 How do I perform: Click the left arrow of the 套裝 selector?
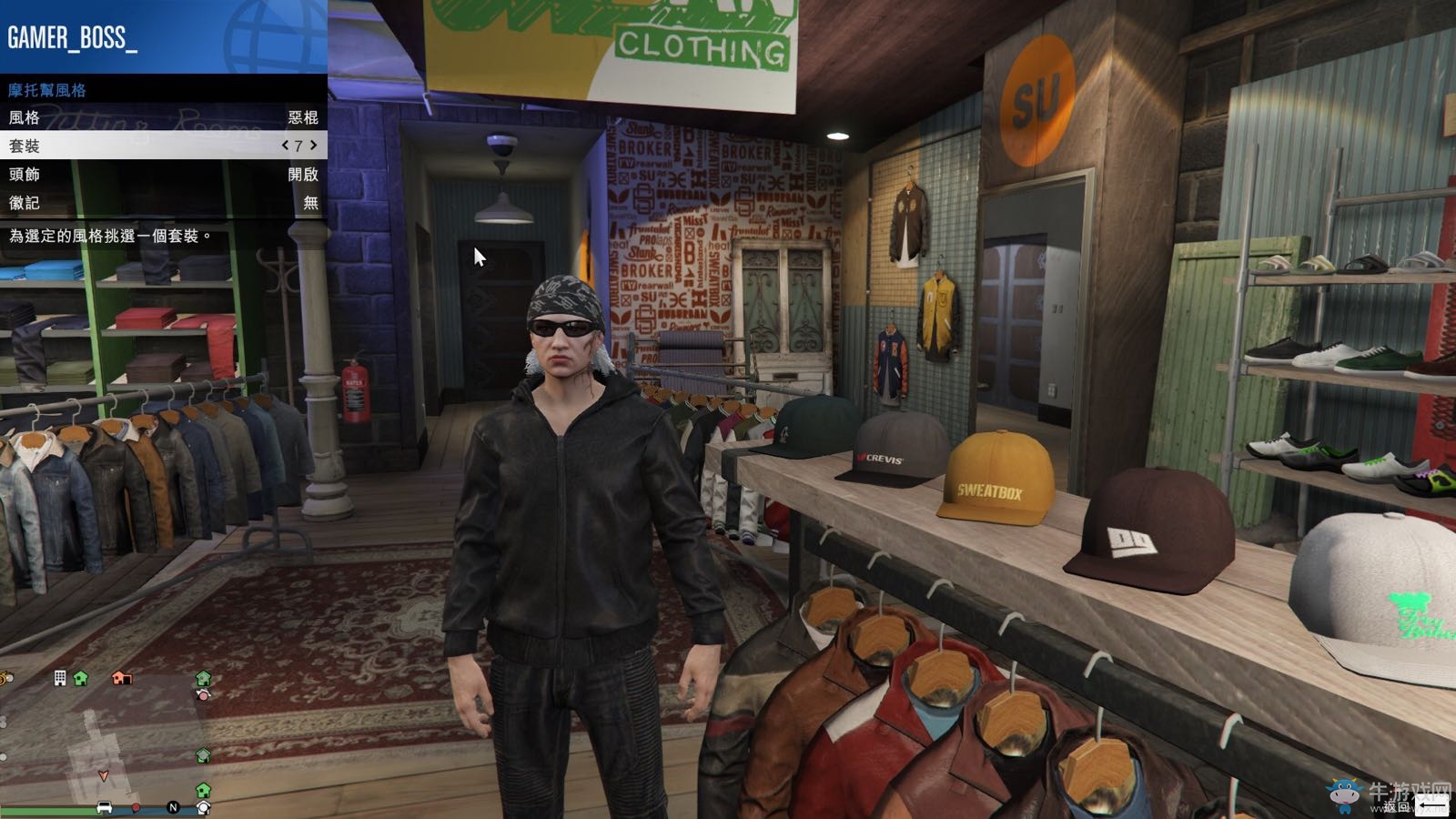pyautogui.click(x=285, y=146)
